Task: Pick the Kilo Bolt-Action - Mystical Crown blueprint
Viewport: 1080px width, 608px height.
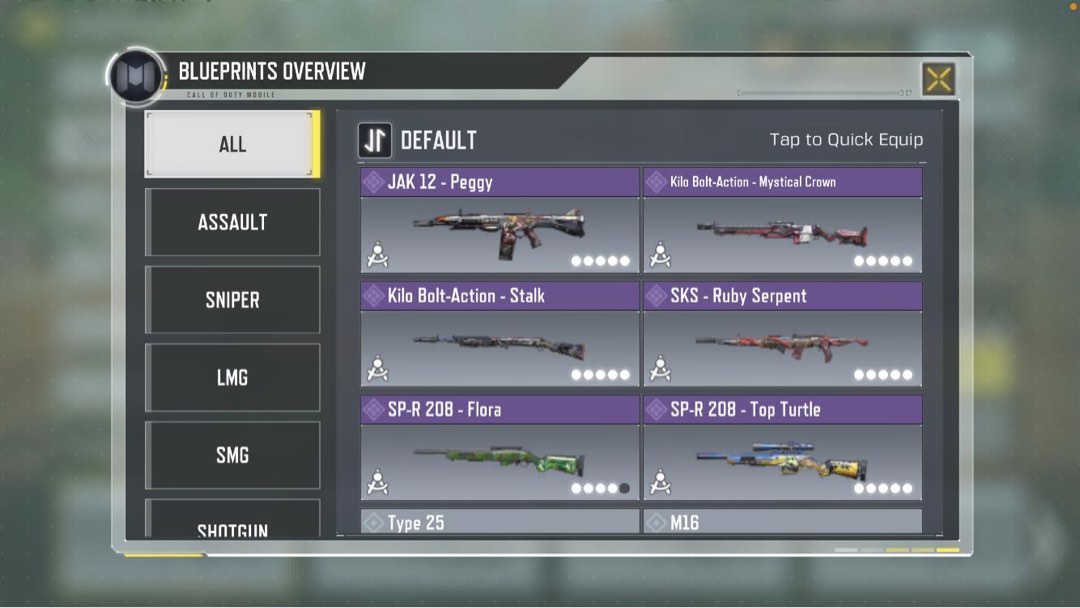Action: pos(782,221)
